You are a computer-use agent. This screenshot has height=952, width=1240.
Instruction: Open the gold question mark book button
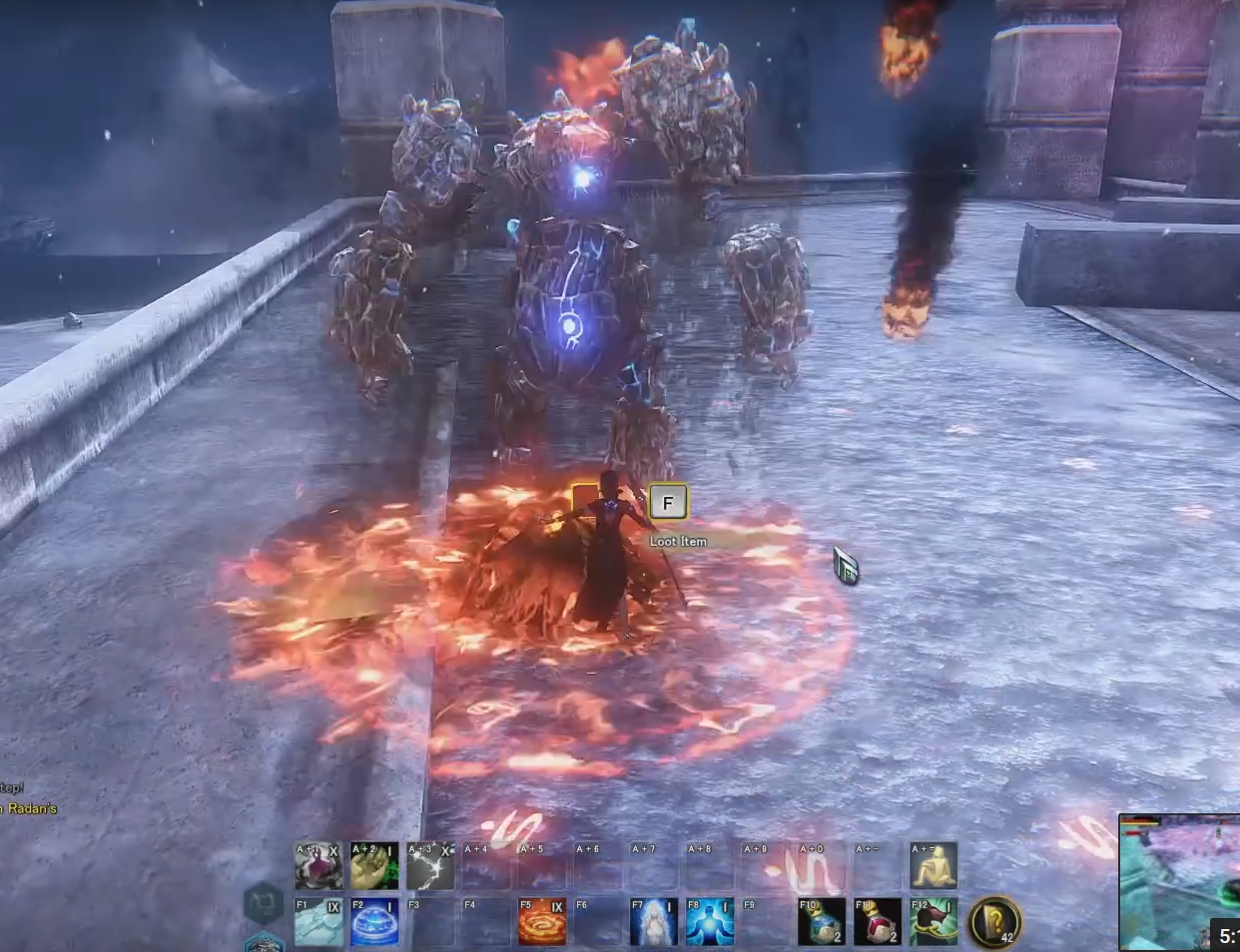(x=994, y=921)
